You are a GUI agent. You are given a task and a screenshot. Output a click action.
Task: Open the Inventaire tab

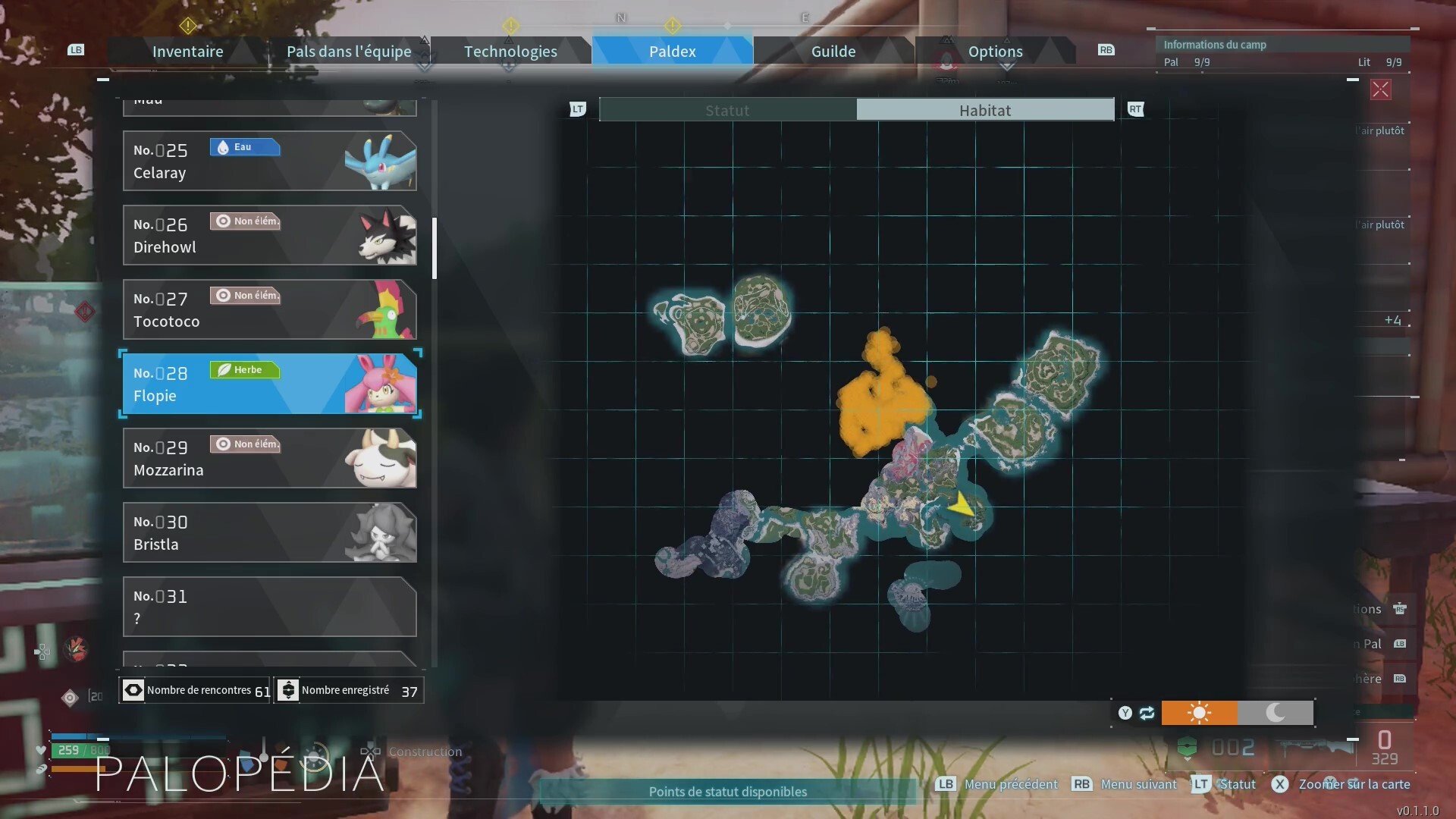click(x=187, y=52)
